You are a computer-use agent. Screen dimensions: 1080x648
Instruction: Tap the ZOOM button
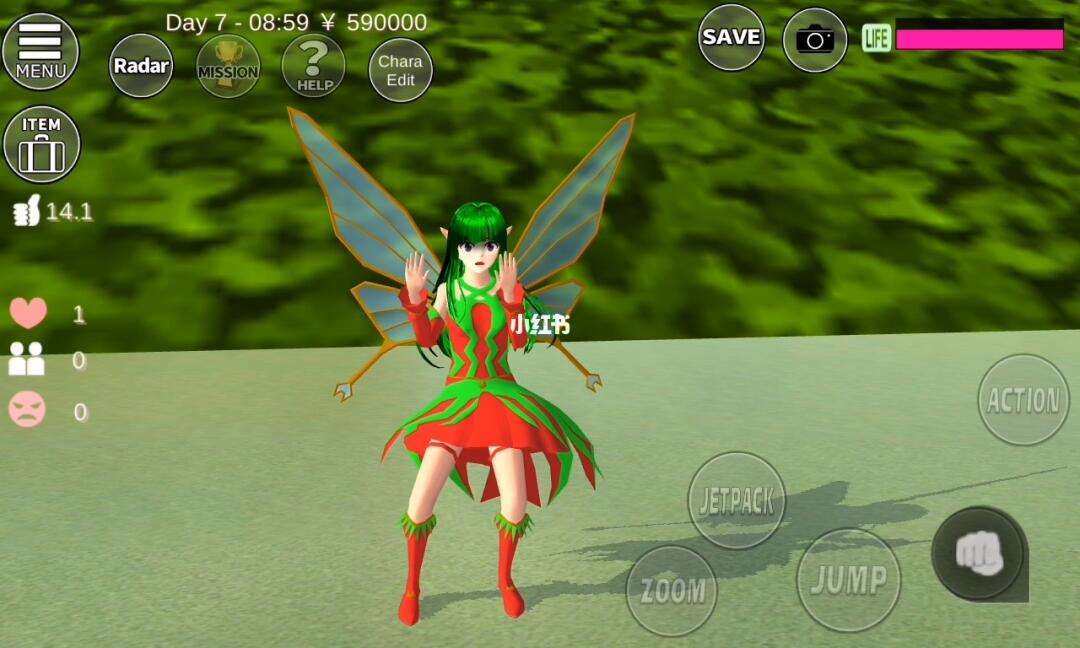(672, 590)
